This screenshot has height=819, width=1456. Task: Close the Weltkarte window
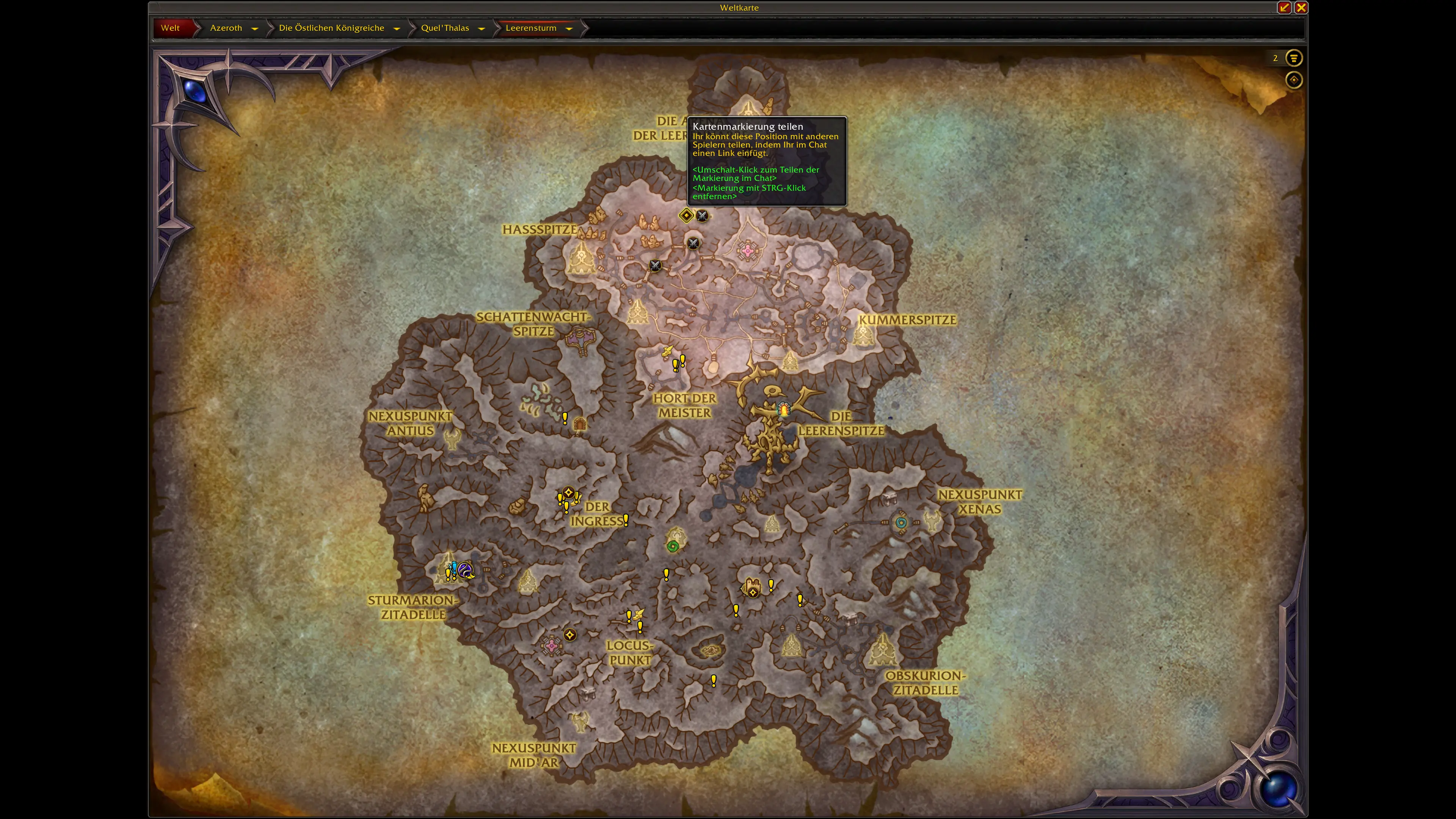[x=1301, y=7]
